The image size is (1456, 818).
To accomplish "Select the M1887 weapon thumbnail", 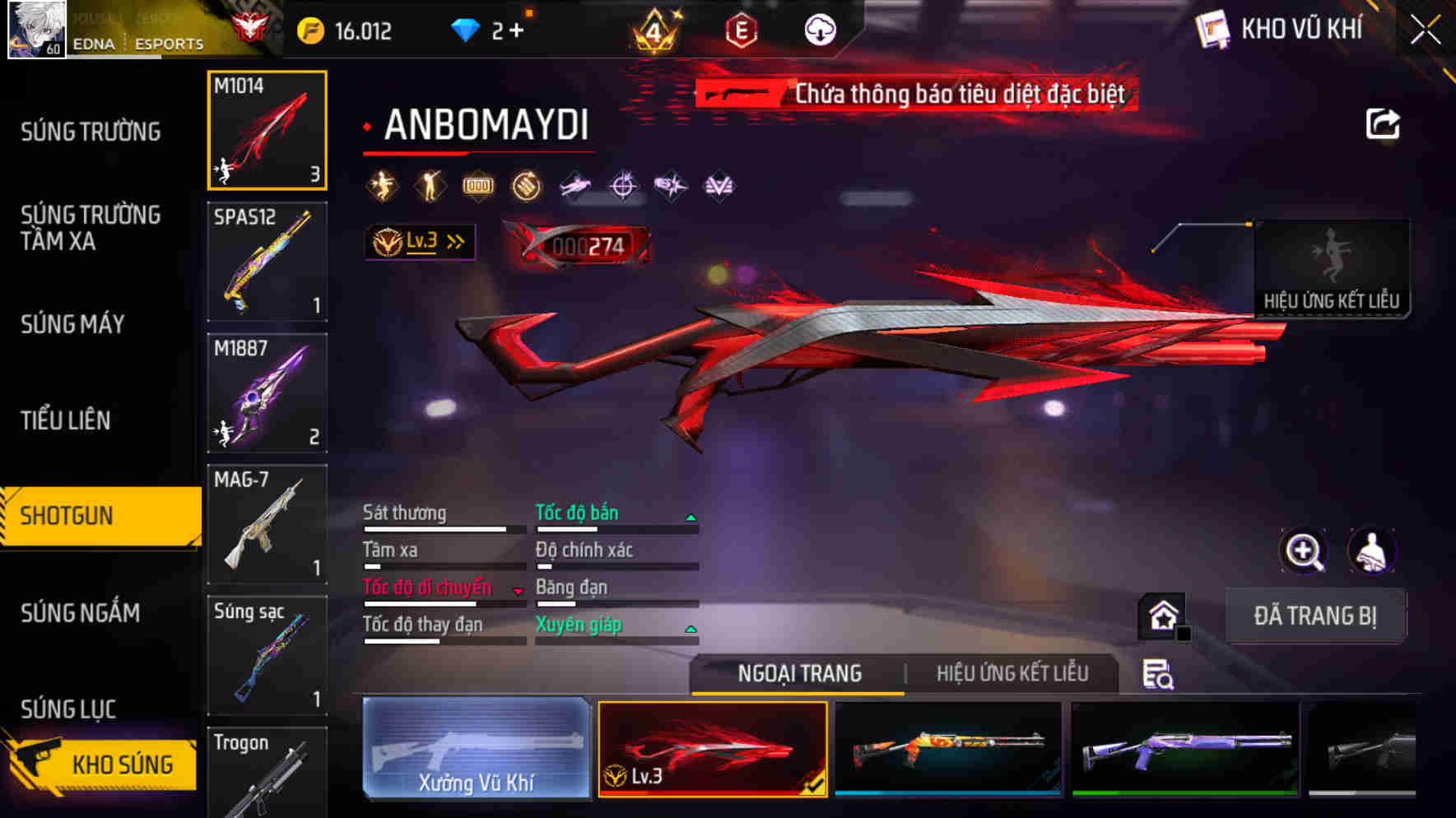I will [x=267, y=393].
